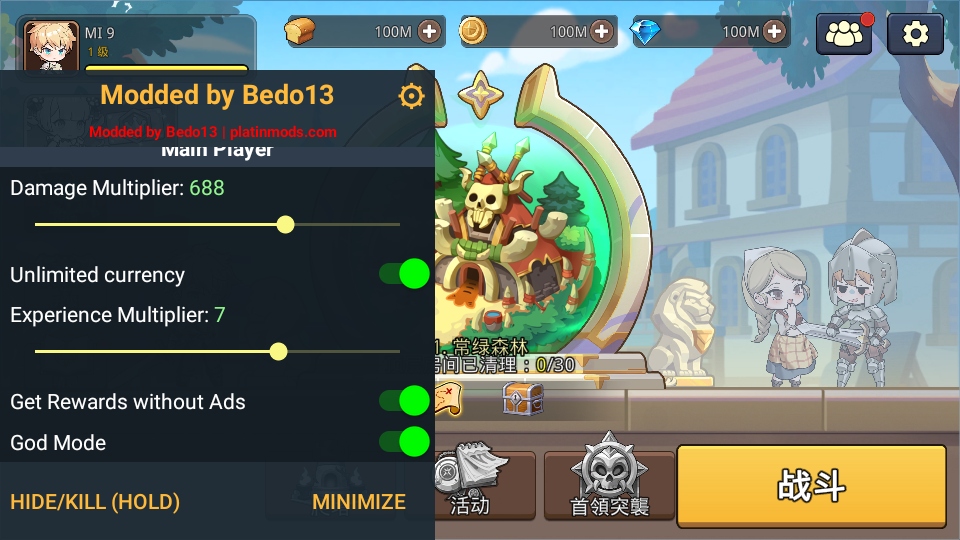960x540 pixels.
Task: Open the game settings gear in top-right corner
Action: [915, 34]
